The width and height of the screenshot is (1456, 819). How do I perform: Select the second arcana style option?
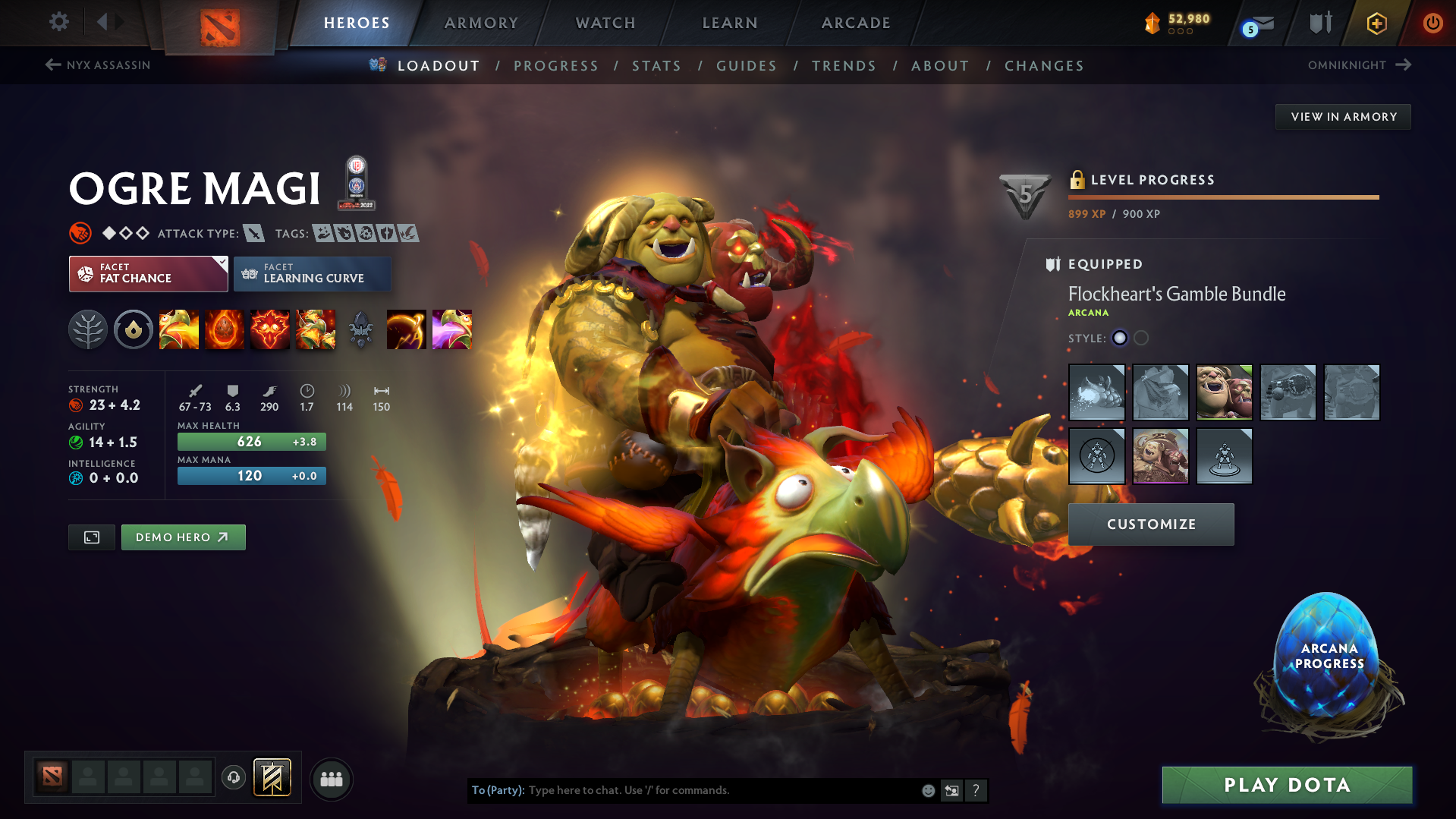pos(1140,339)
